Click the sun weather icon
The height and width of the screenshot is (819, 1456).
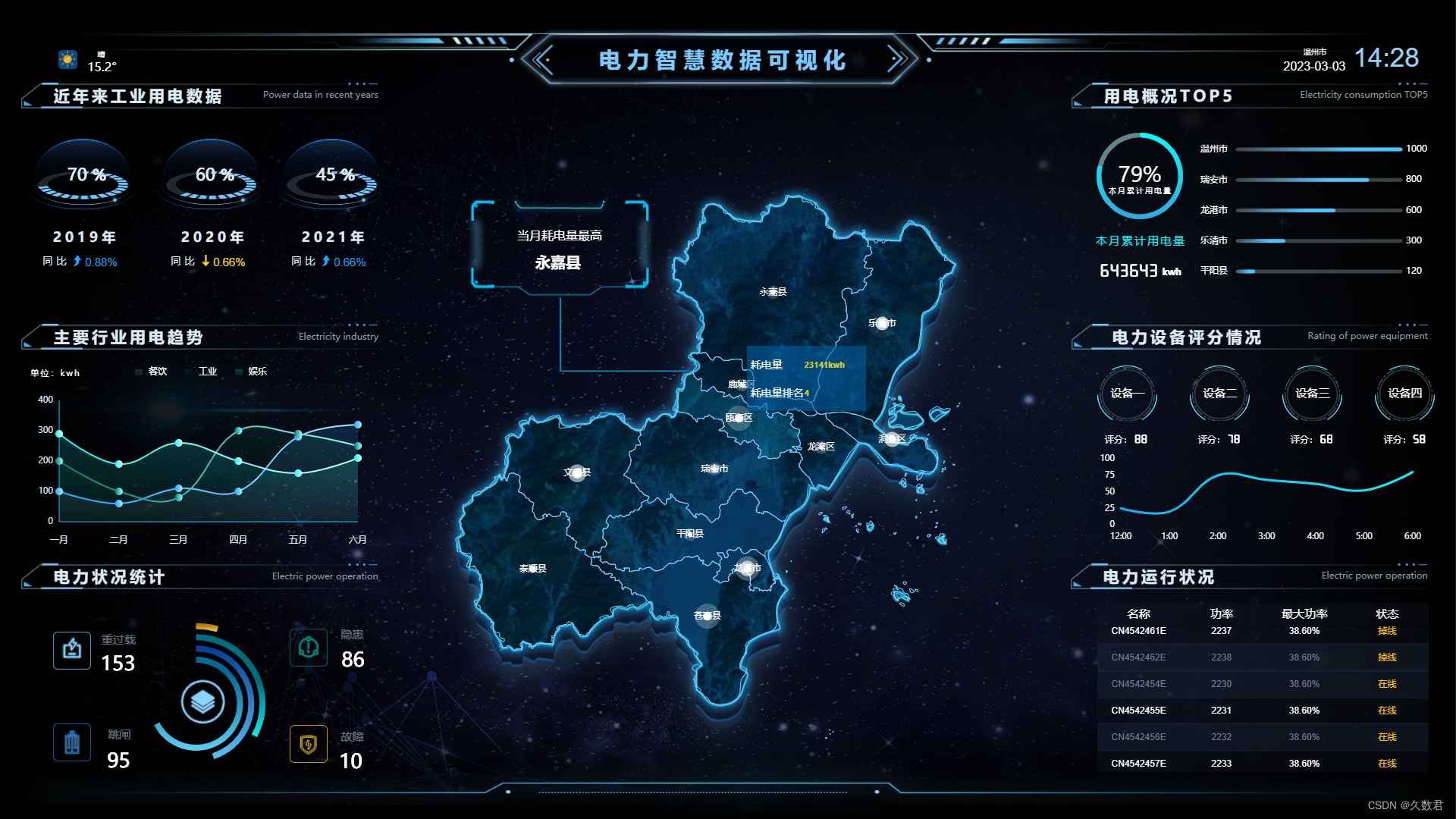point(67,59)
